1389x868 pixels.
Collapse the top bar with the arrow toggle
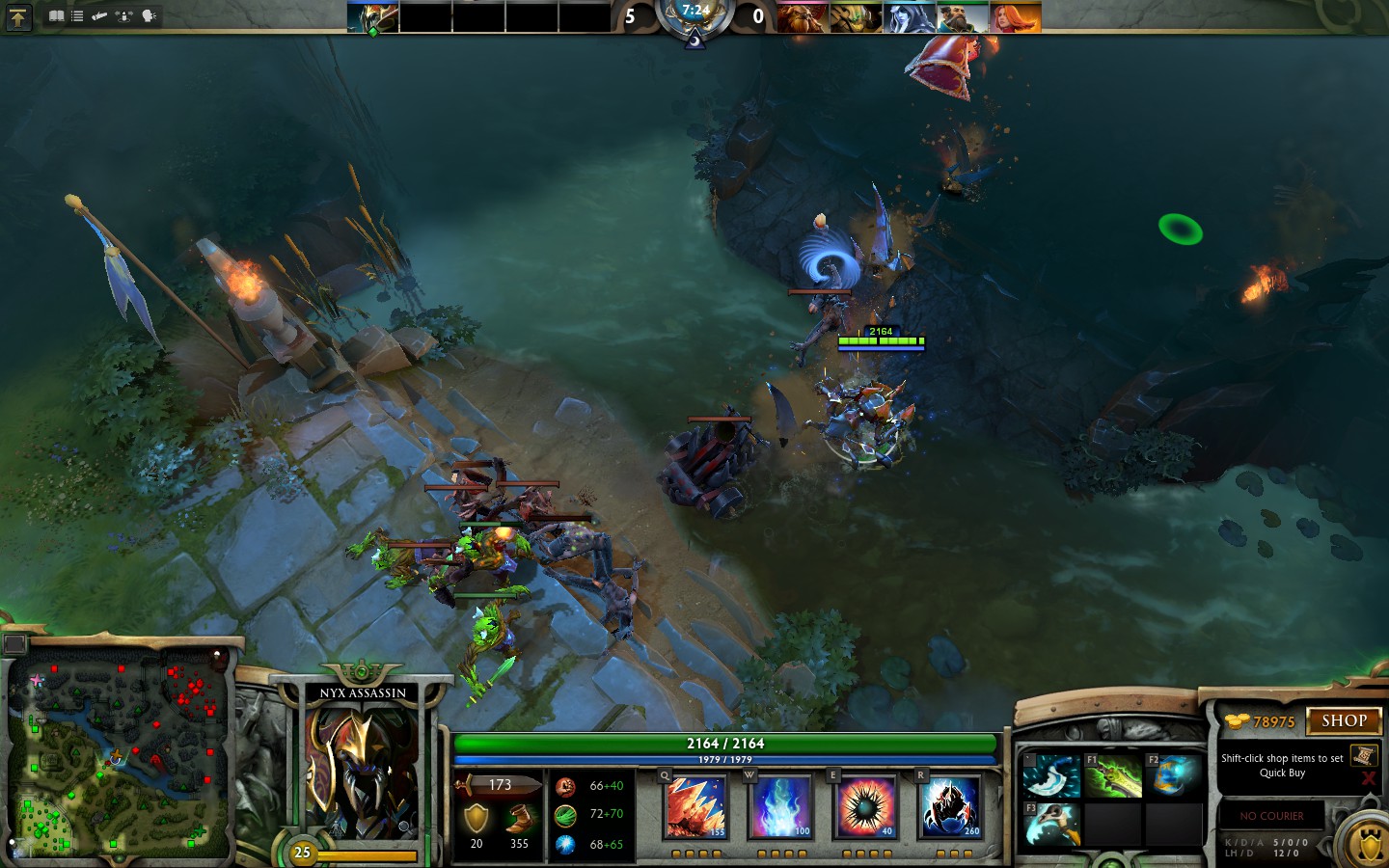18,16
